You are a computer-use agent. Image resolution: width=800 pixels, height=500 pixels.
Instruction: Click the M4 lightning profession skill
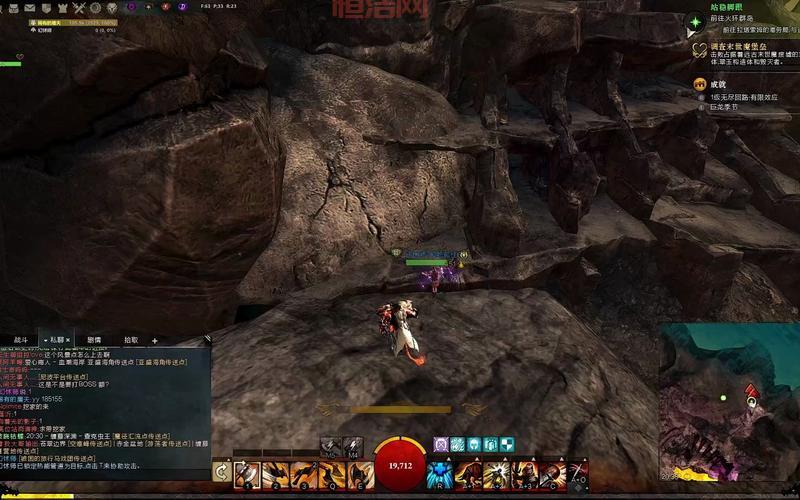[353, 445]
